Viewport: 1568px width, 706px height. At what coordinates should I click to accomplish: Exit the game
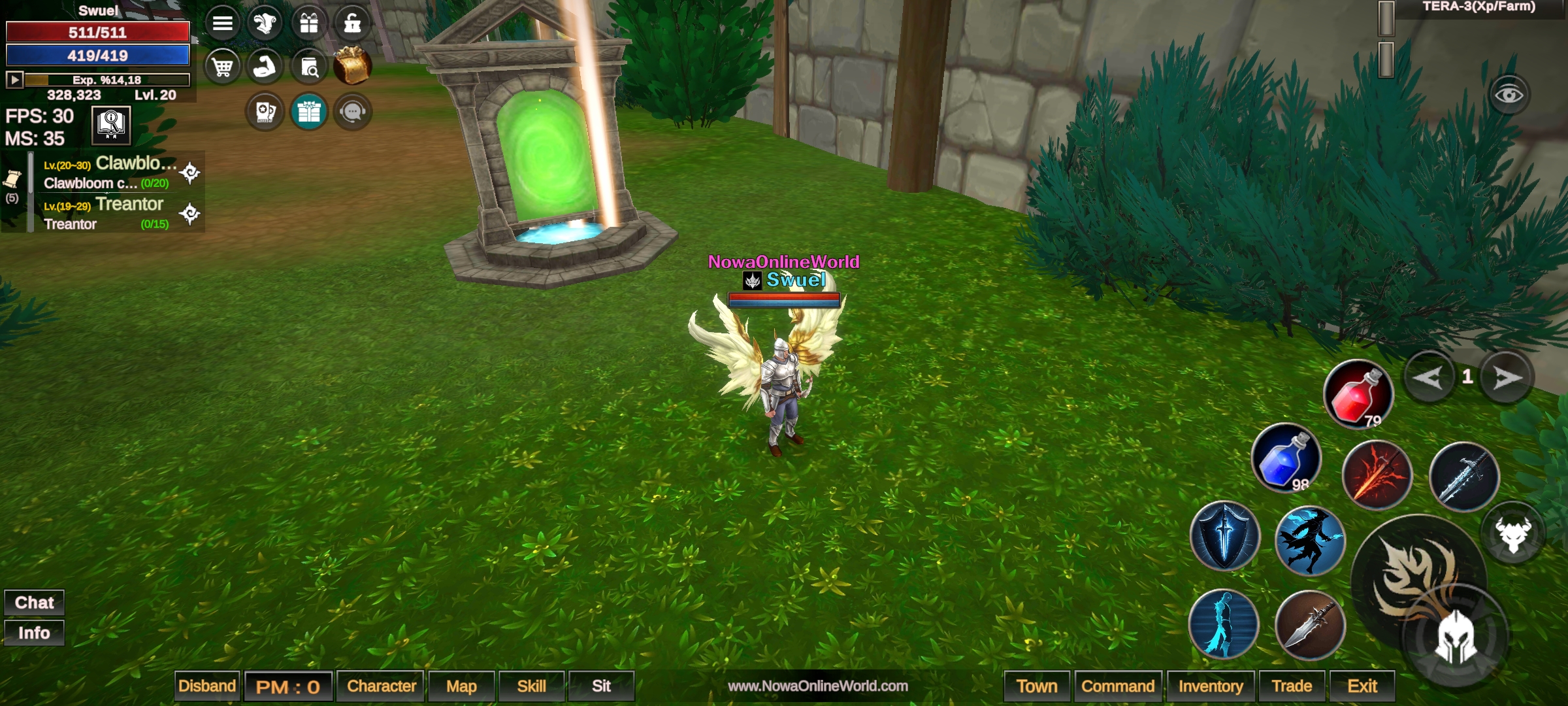[x=1362, y=686]
